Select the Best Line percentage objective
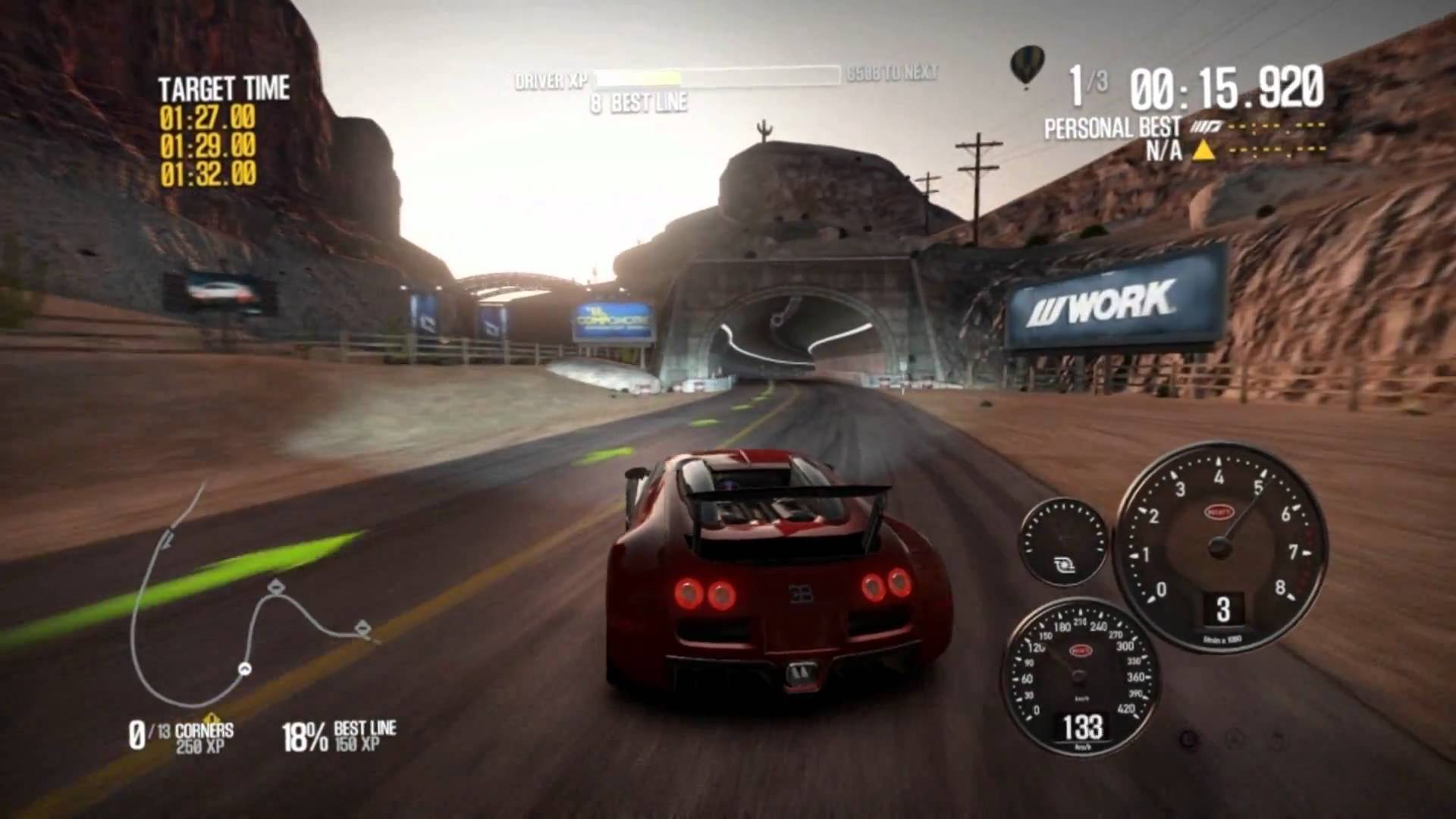This screenshot has width=1456, height=819. click(x=338, y=736)
